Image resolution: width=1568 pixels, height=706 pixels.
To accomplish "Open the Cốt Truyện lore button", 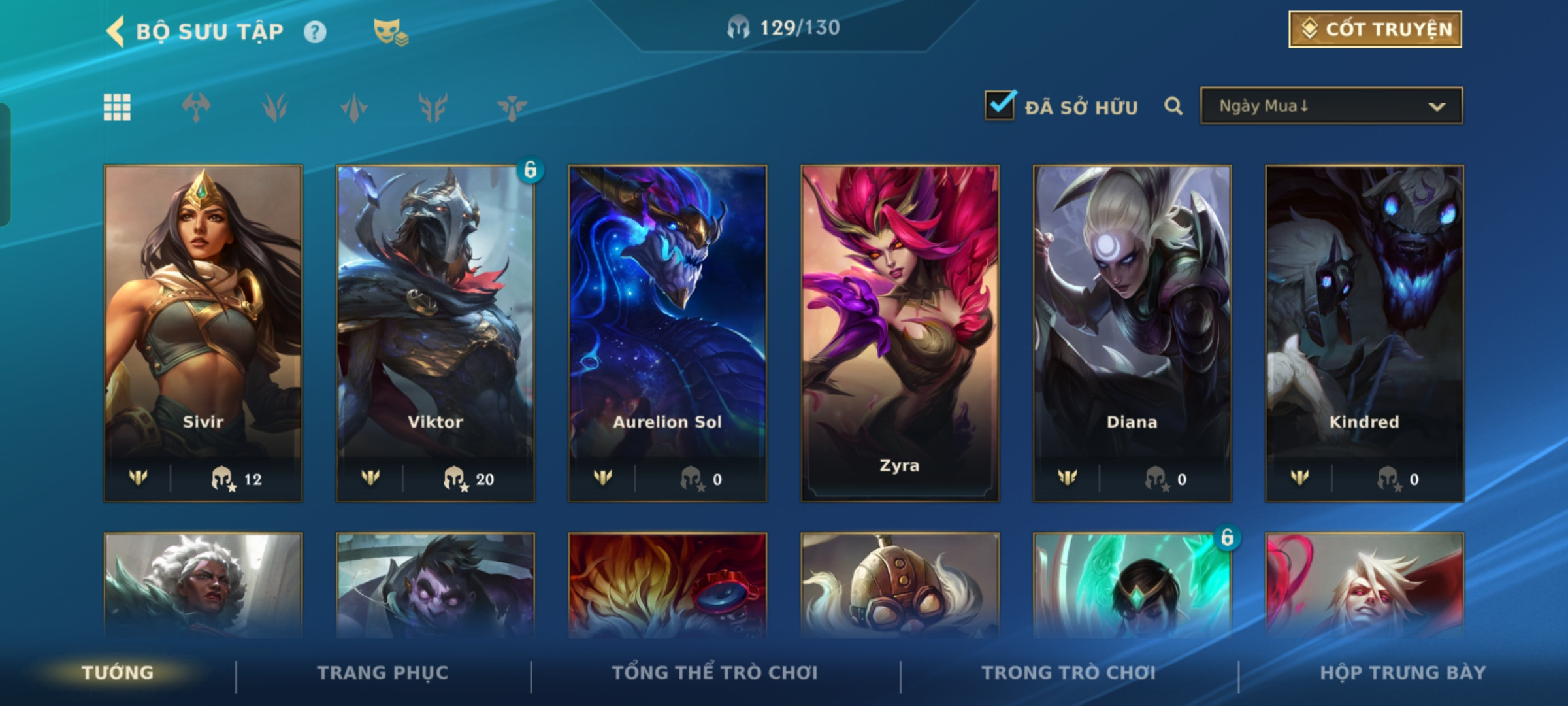I will [x=1375, y=29].
